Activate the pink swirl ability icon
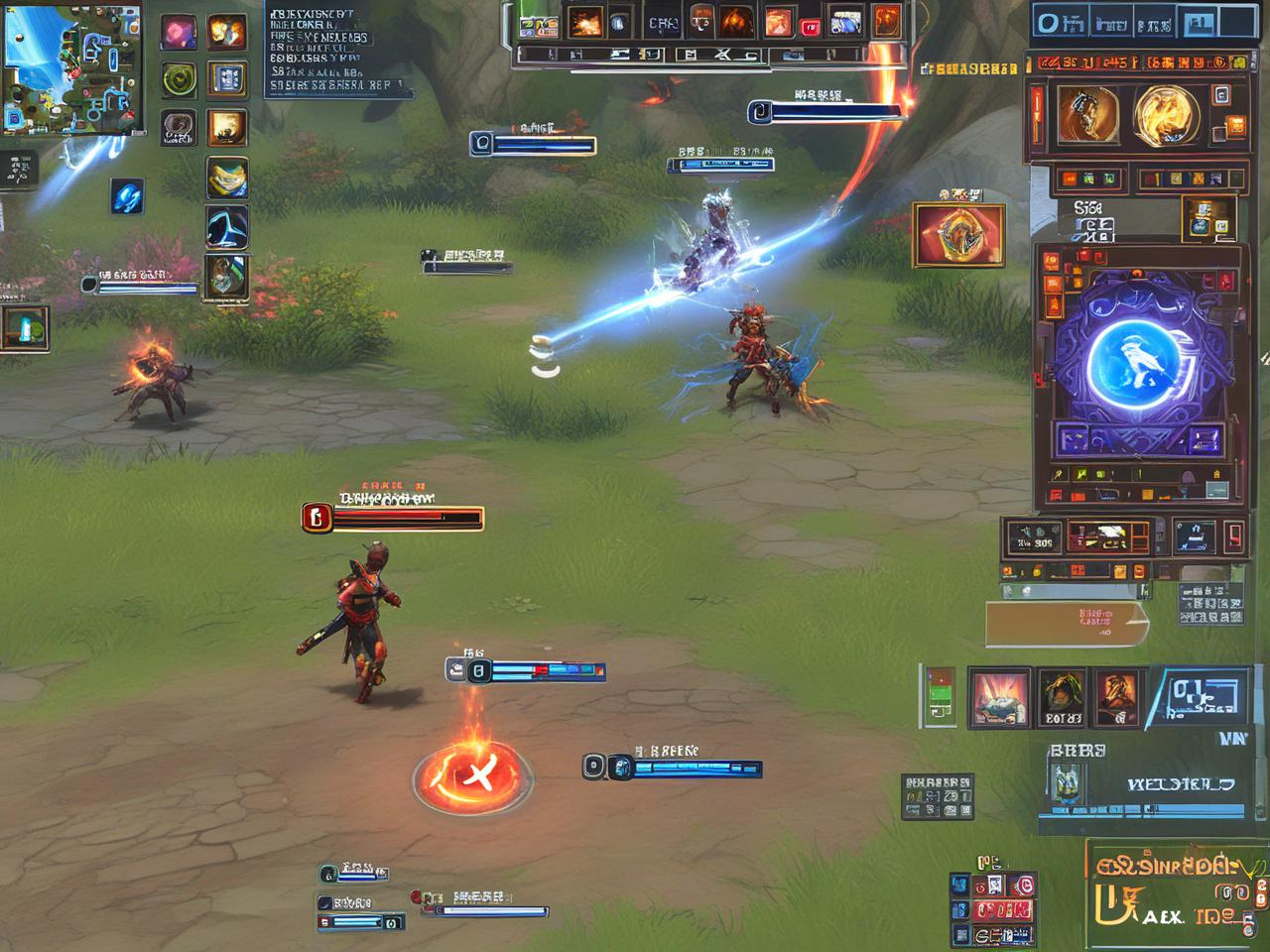Image resolution: width=1270 pixels, height=952 pixels. tap(179, 32)
